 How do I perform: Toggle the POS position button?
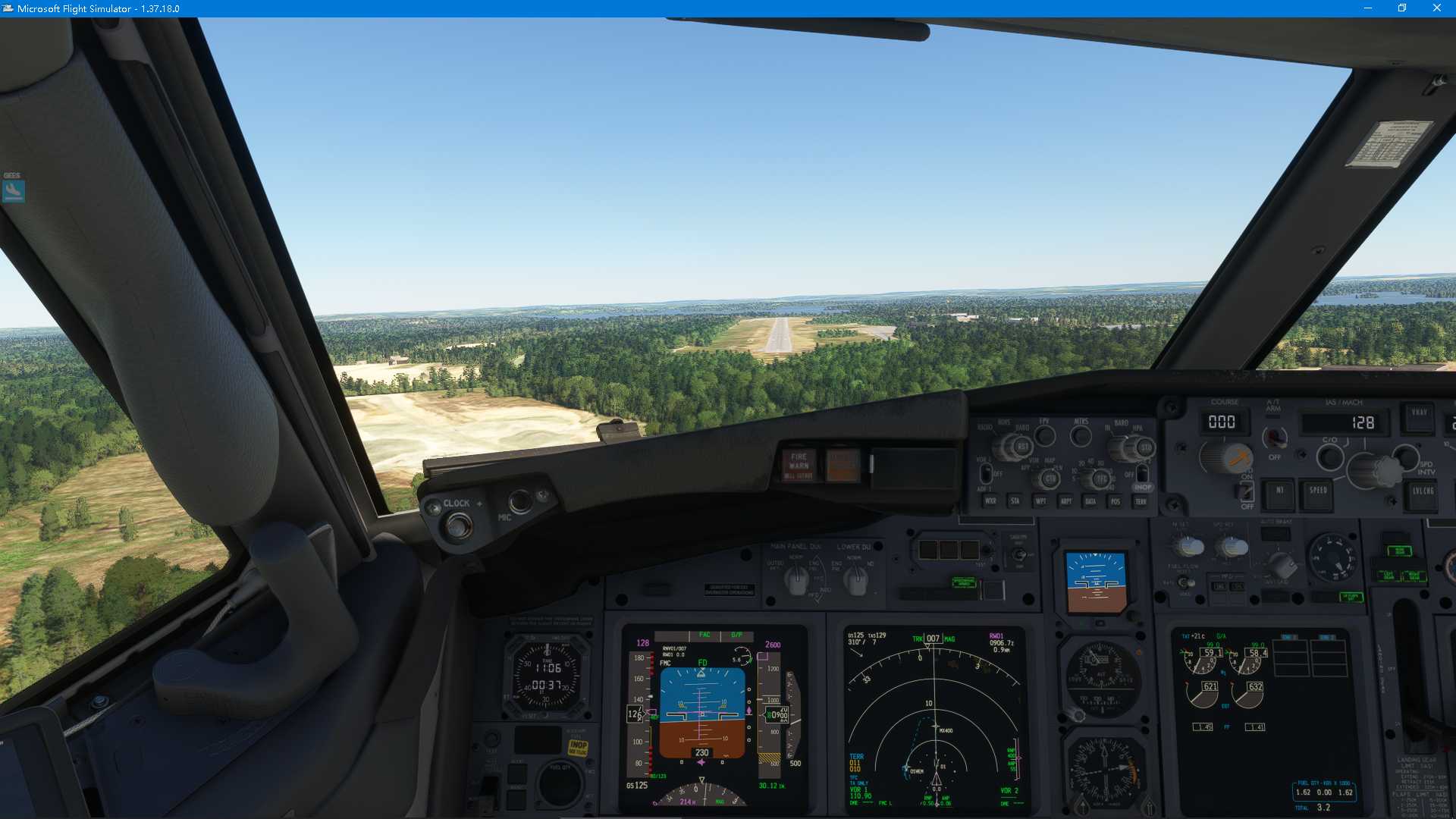[x=1115, y=501]
